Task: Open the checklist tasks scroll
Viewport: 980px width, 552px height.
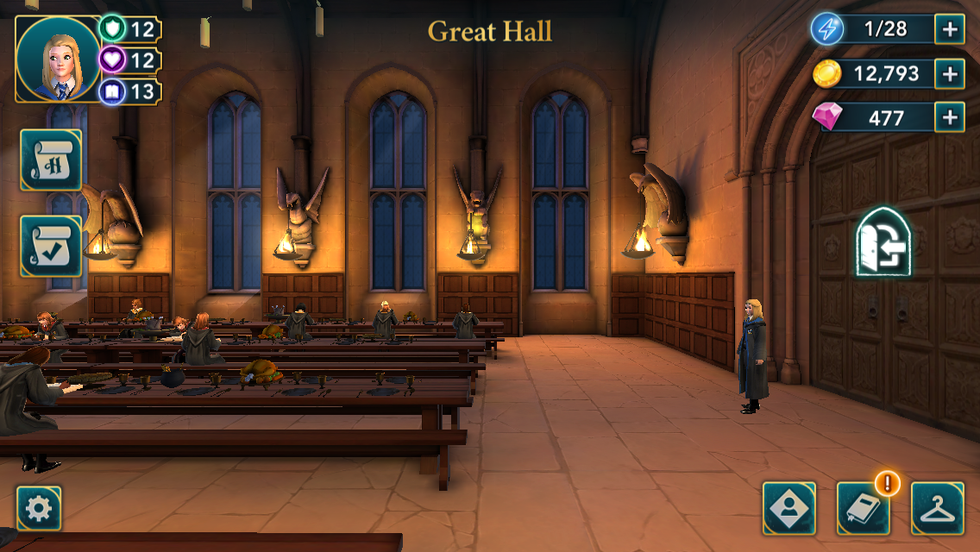Action: tap(51, 246)
